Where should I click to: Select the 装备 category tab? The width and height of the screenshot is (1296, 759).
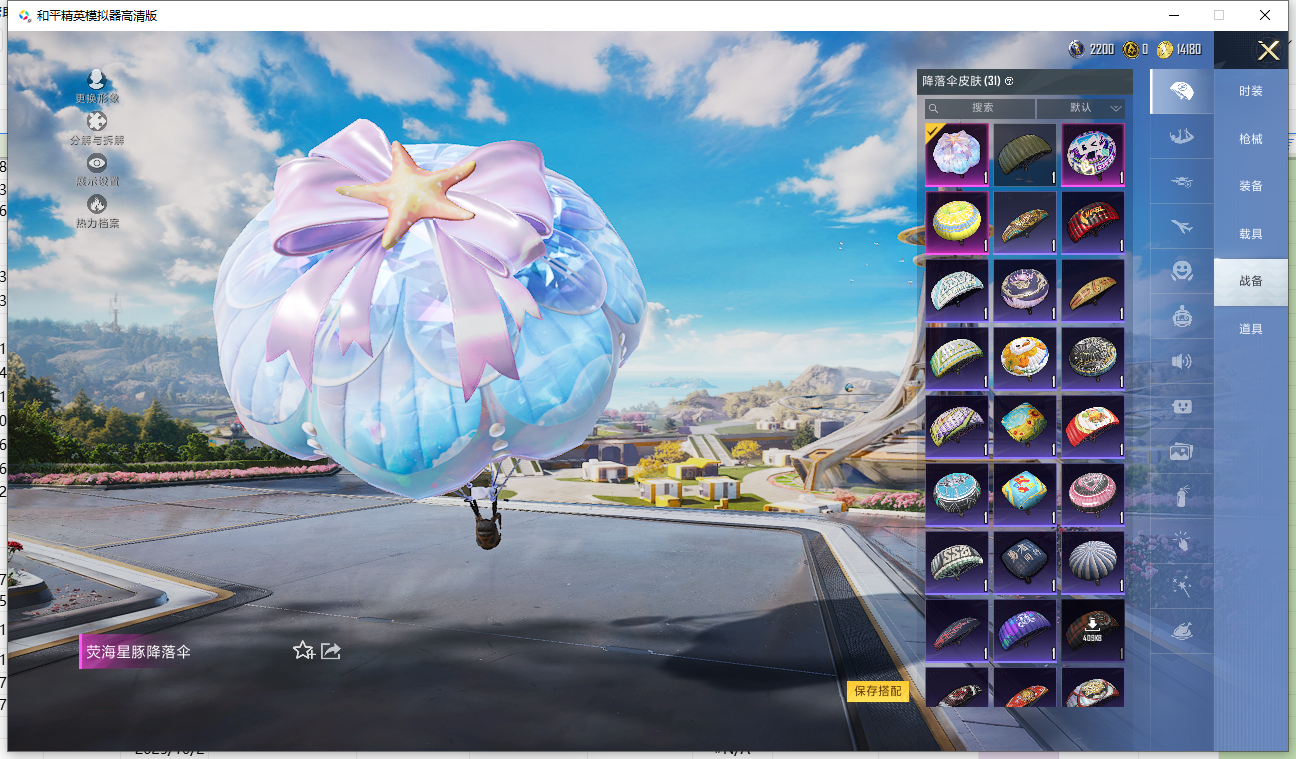click(x=1250, y=186)
